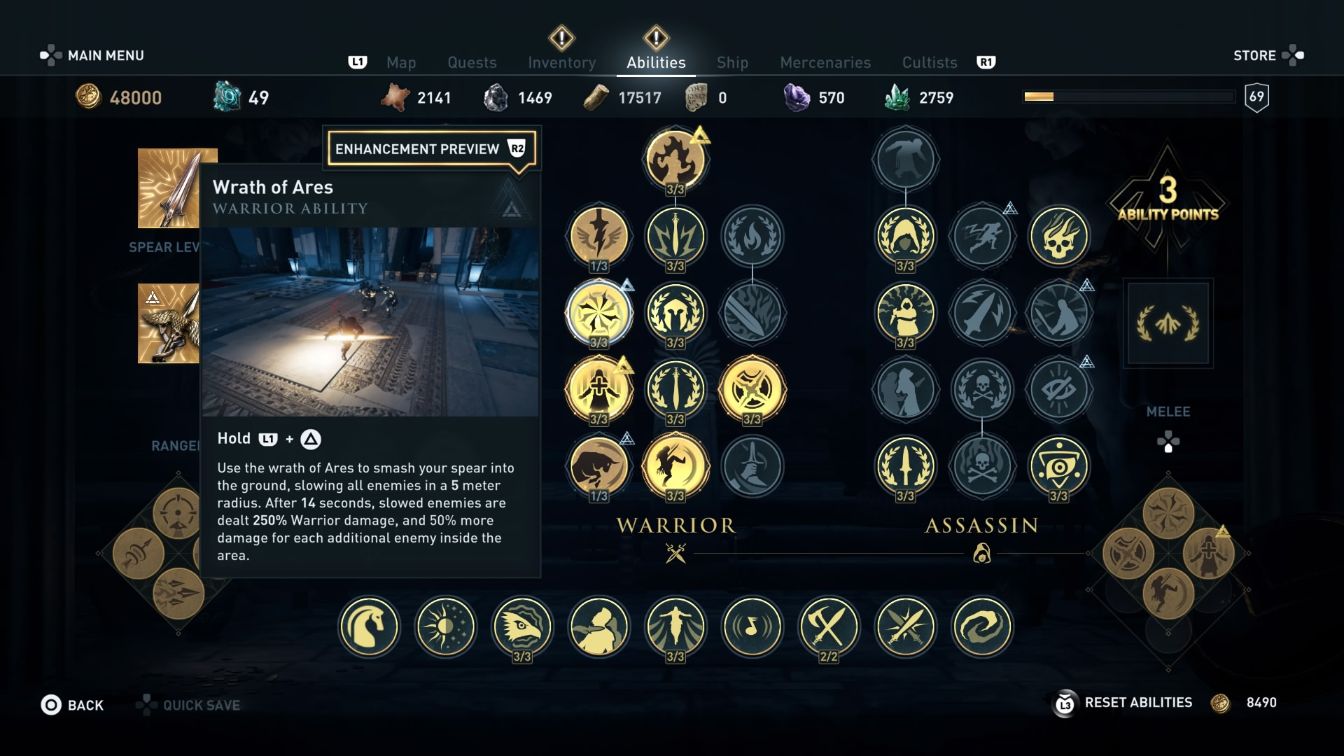This screenshot has width=1344, height=756.
Task: Open the Ship tab
Action: [731, 62]
